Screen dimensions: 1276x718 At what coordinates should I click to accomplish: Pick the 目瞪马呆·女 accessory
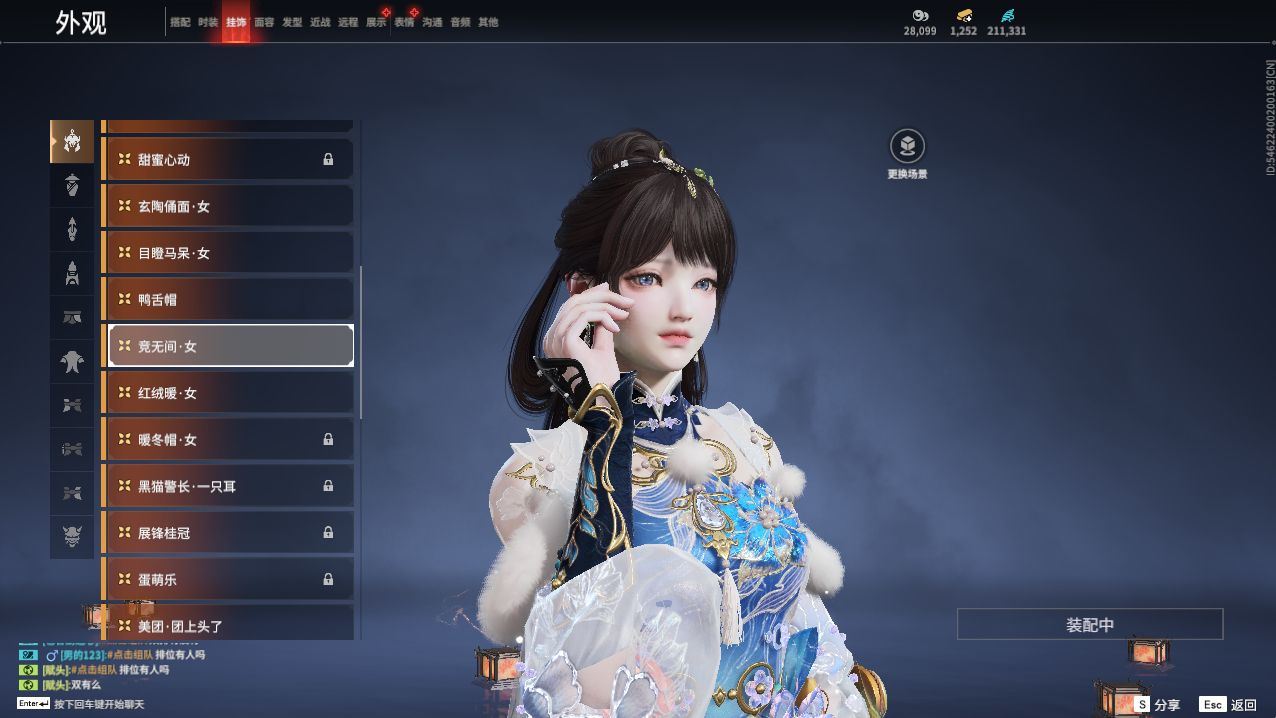[x=228, y=253]
